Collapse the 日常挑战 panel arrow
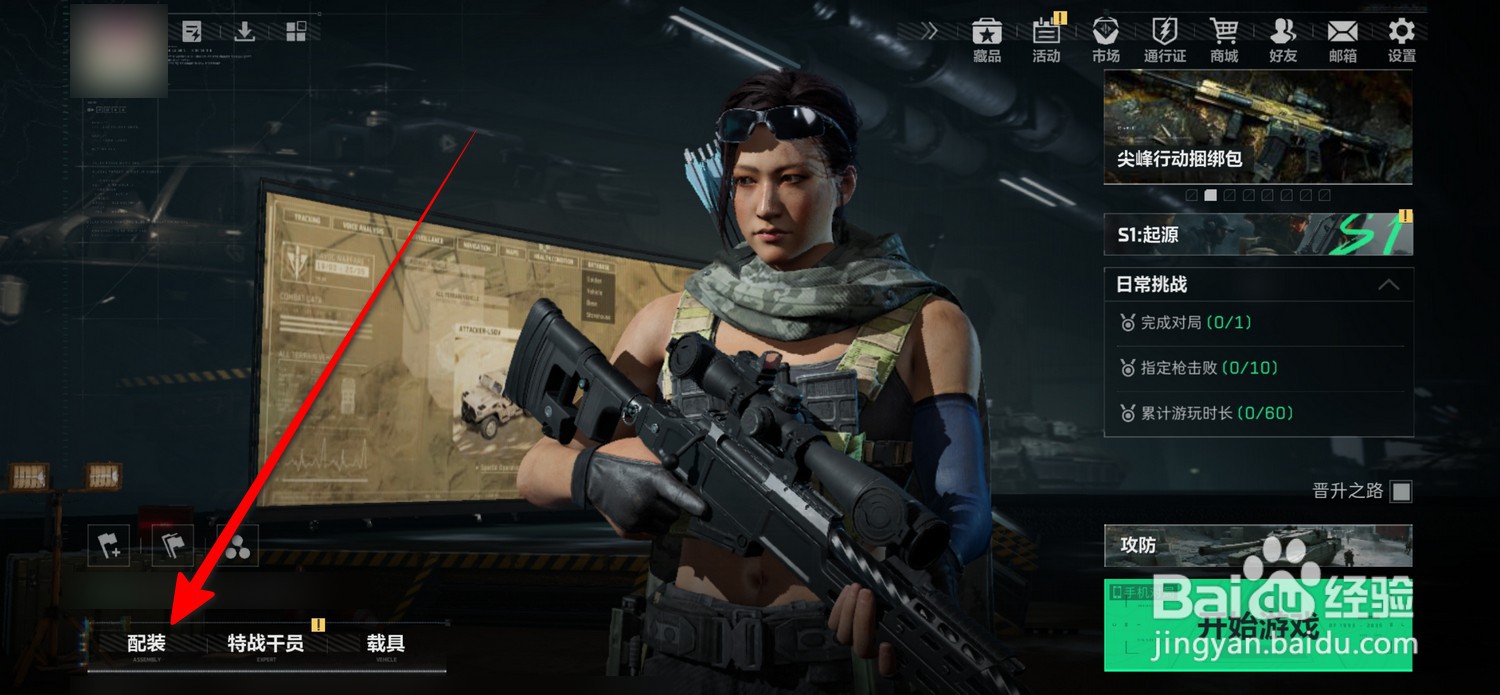1500x695 pixels. [x=1388, y=285]
